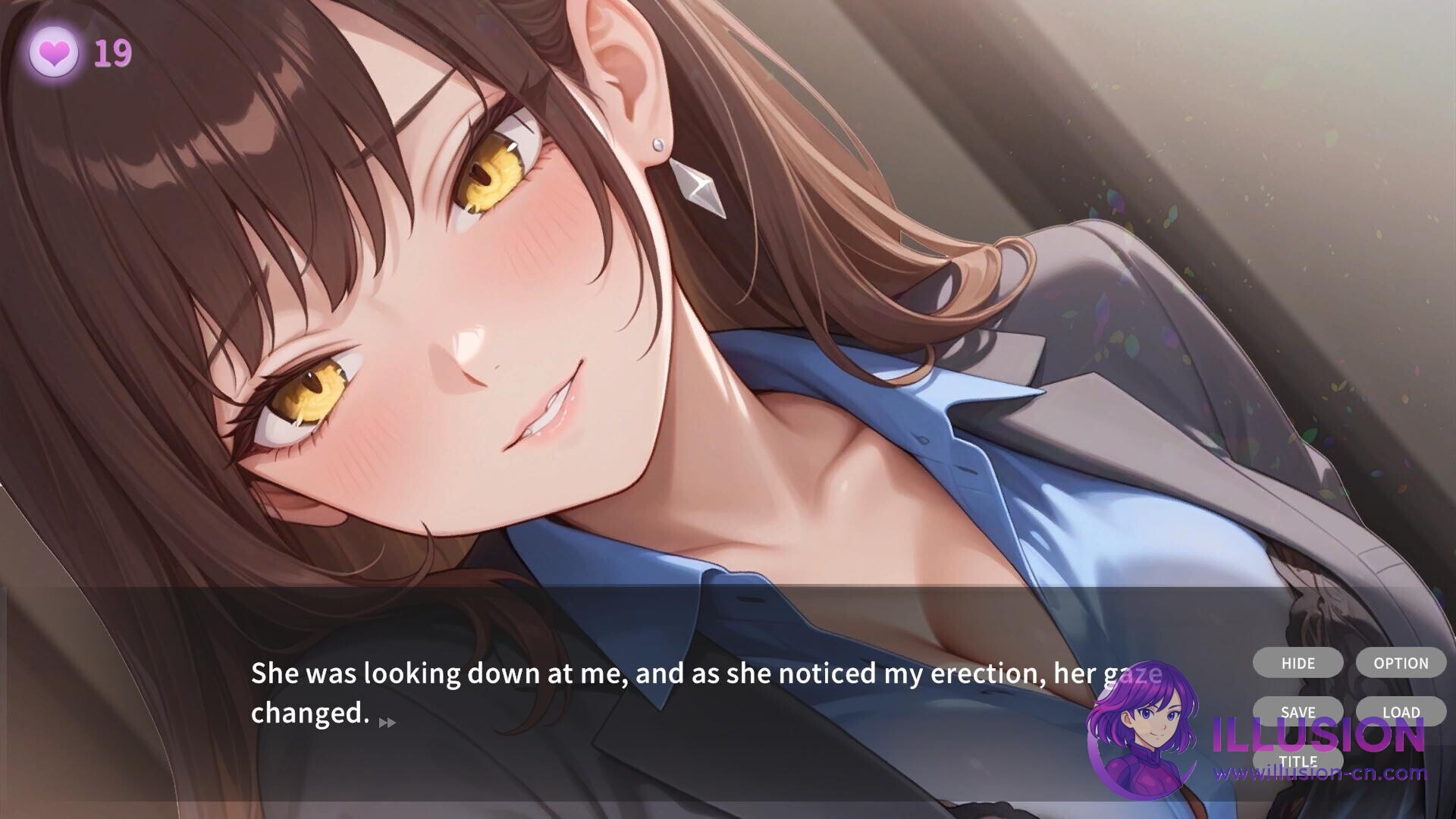1456x819 pixels.
Task: Save the game with SAVE button
Action: tap(1298, 712)
